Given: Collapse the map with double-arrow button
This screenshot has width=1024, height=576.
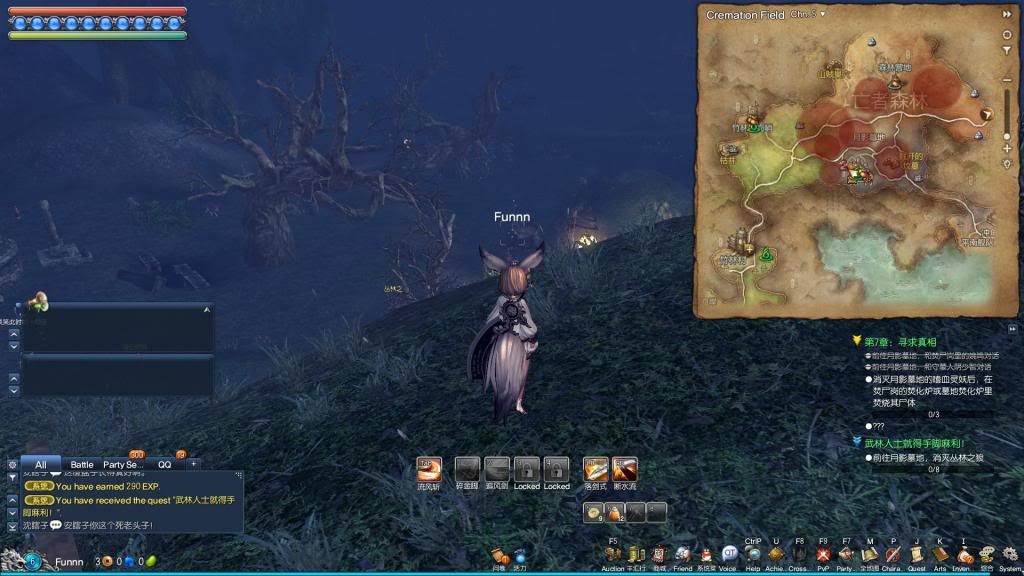Looking at the screenshot, I should click(x=1007, y=14).
